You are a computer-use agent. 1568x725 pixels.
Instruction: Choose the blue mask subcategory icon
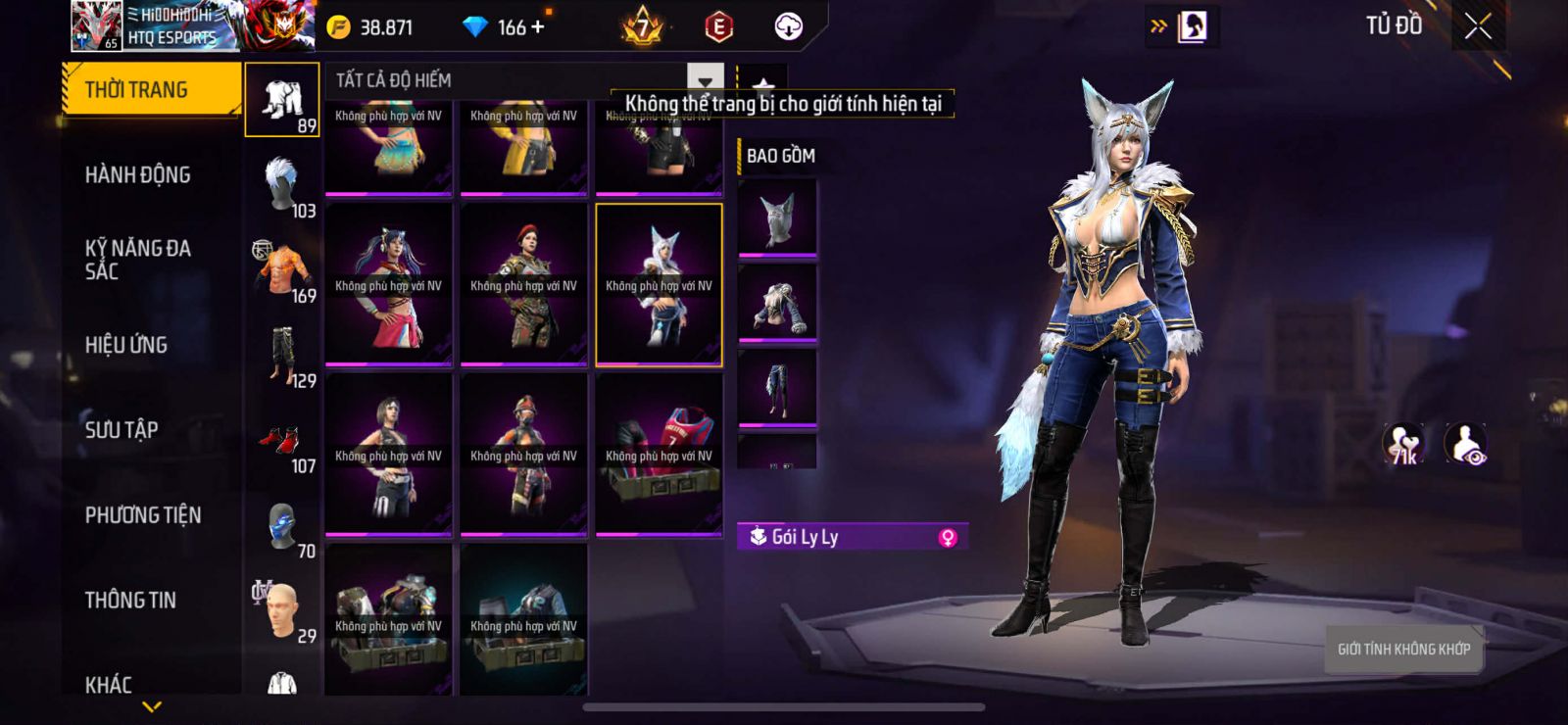[x=282, y=529]
